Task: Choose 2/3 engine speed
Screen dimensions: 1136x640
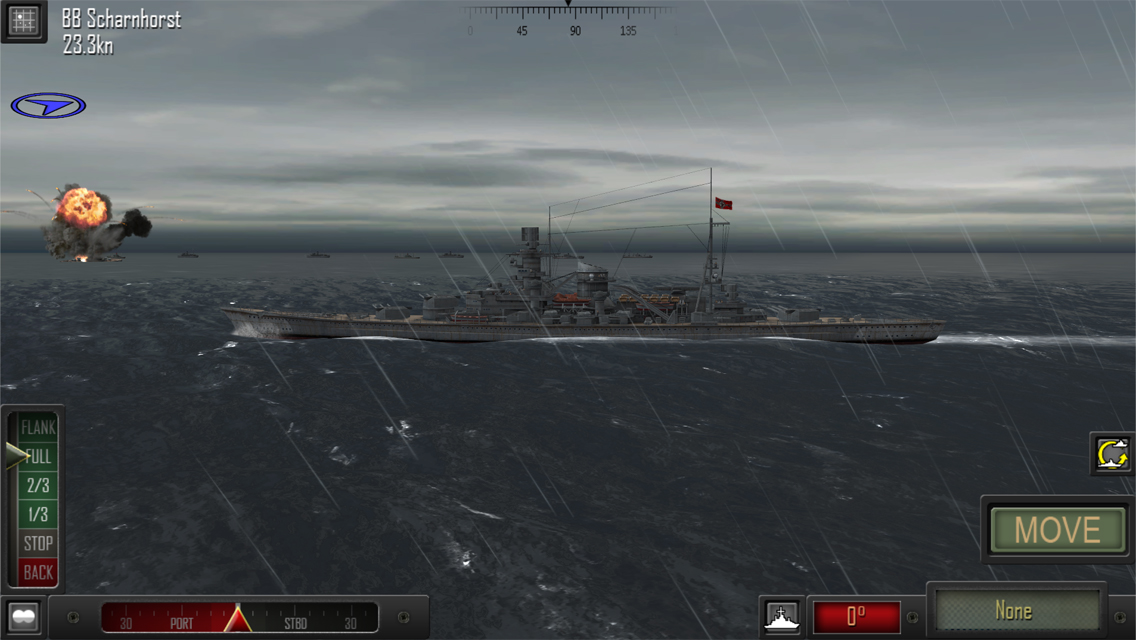Action: pos(39,486)
